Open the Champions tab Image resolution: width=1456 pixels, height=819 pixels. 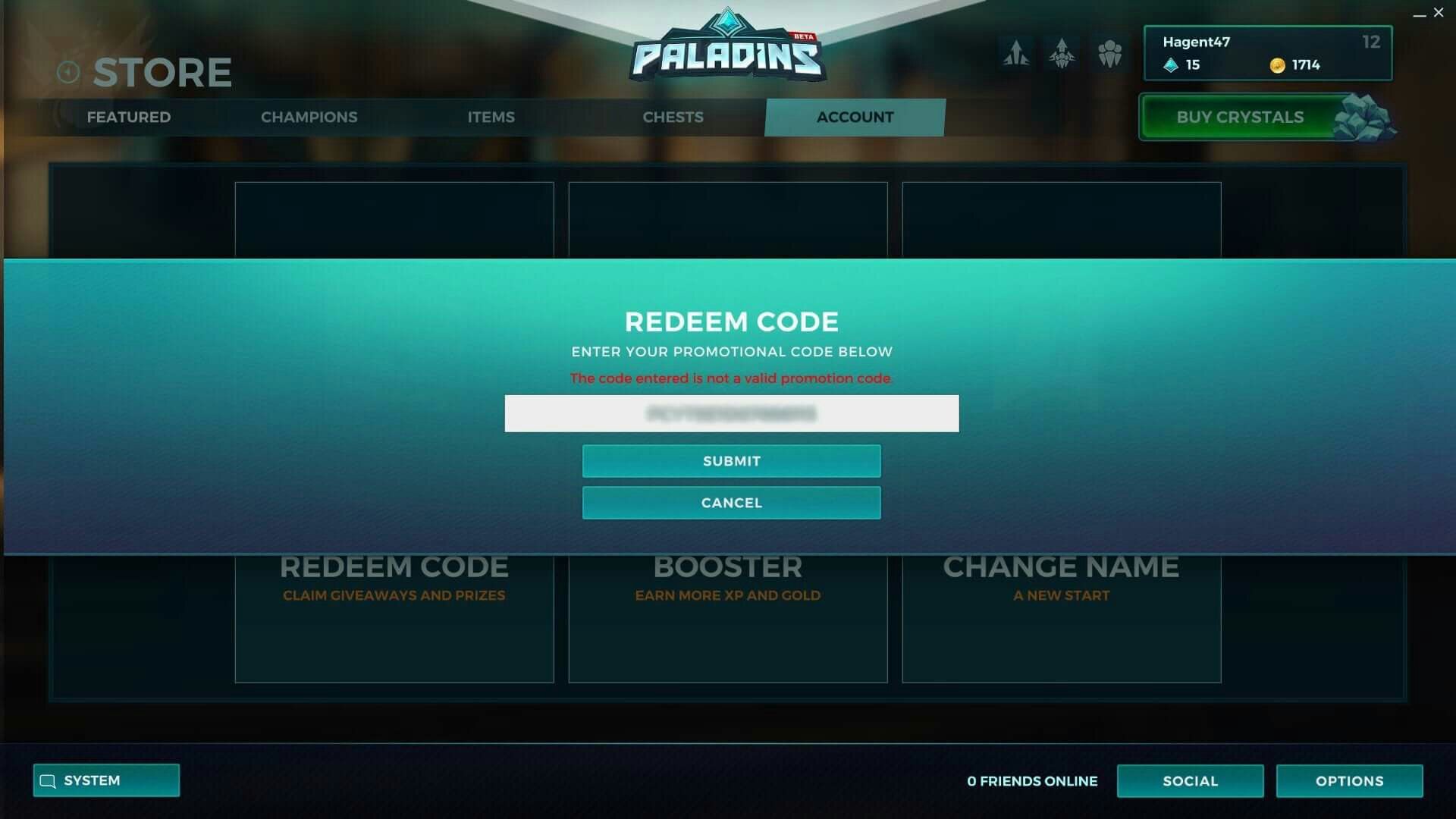click(x=309, y=117)
